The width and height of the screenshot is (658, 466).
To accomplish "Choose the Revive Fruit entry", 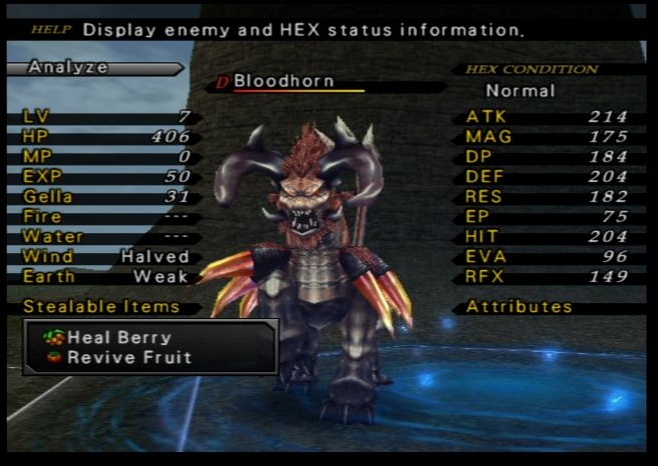I will coord(128,357).
